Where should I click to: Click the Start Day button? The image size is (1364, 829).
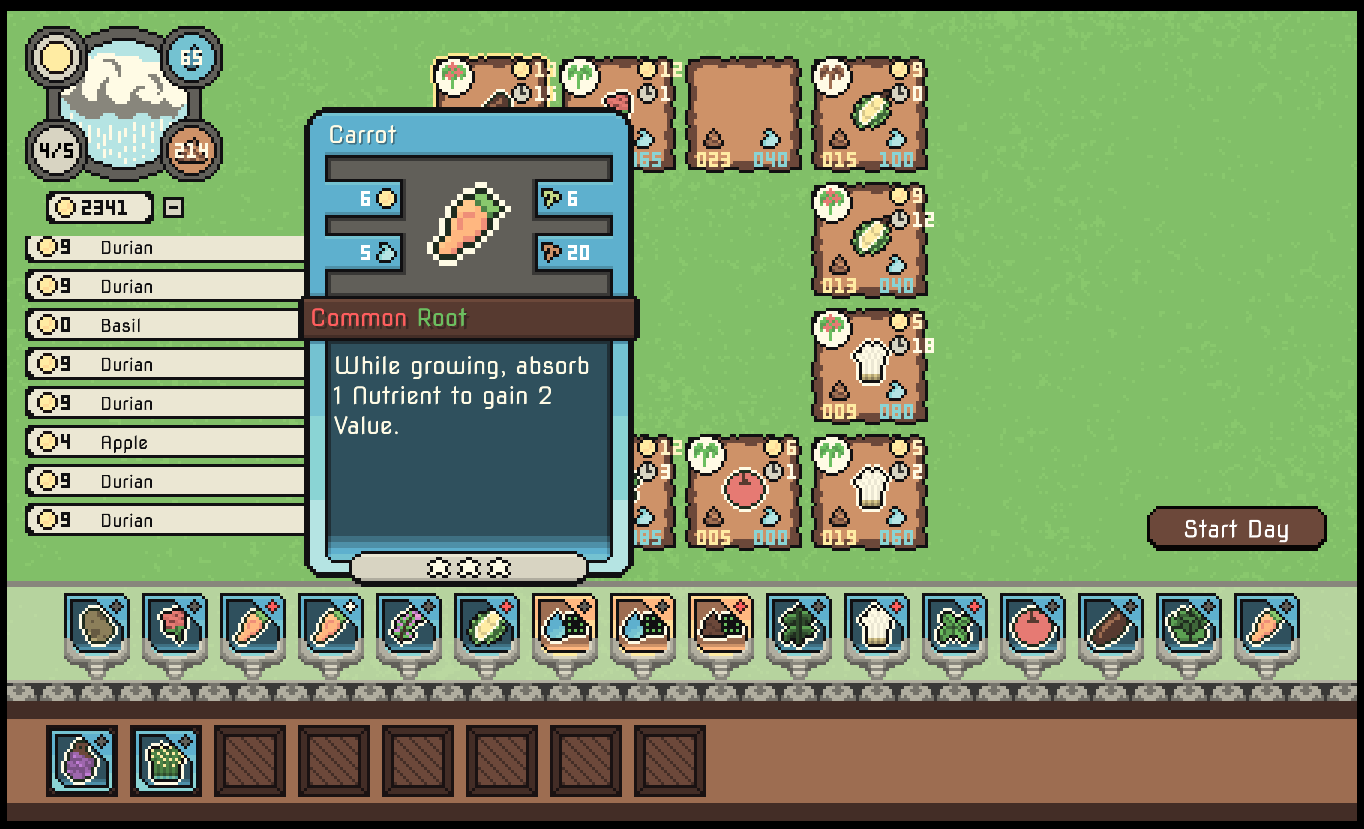1236,529
